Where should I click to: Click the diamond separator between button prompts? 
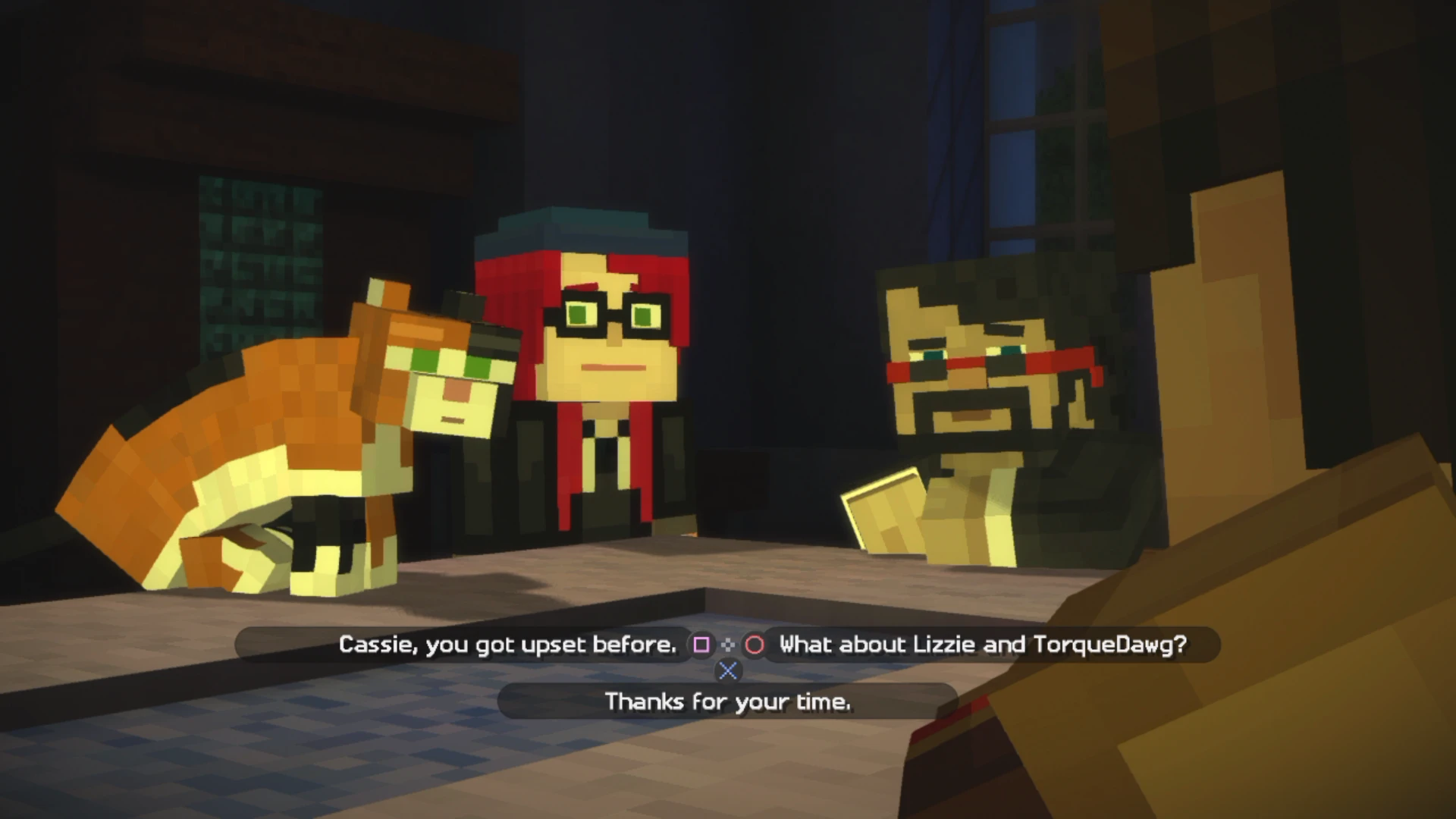(728, 645)
